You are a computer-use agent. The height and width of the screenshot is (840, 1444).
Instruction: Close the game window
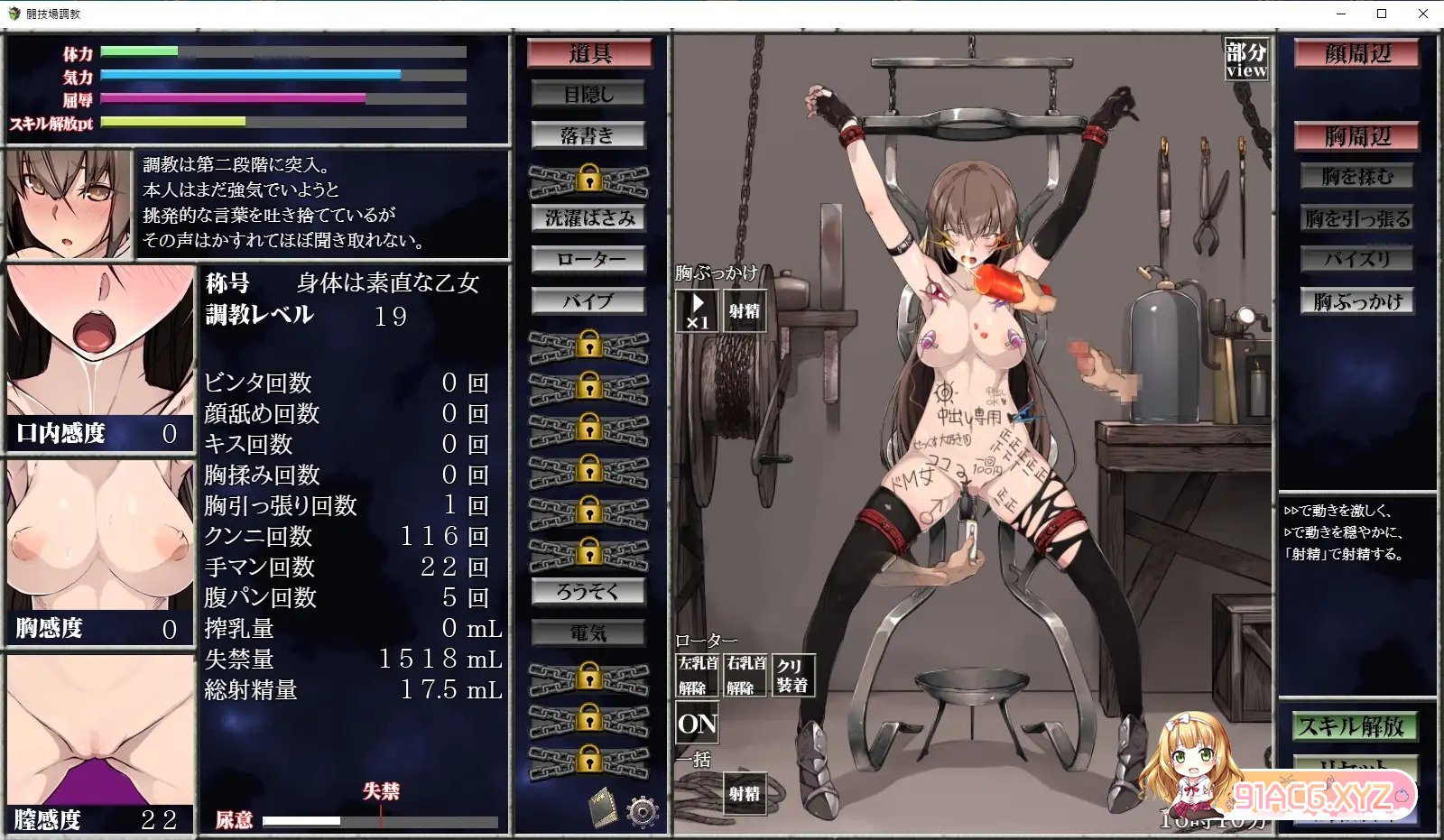tap(1423, 14)
